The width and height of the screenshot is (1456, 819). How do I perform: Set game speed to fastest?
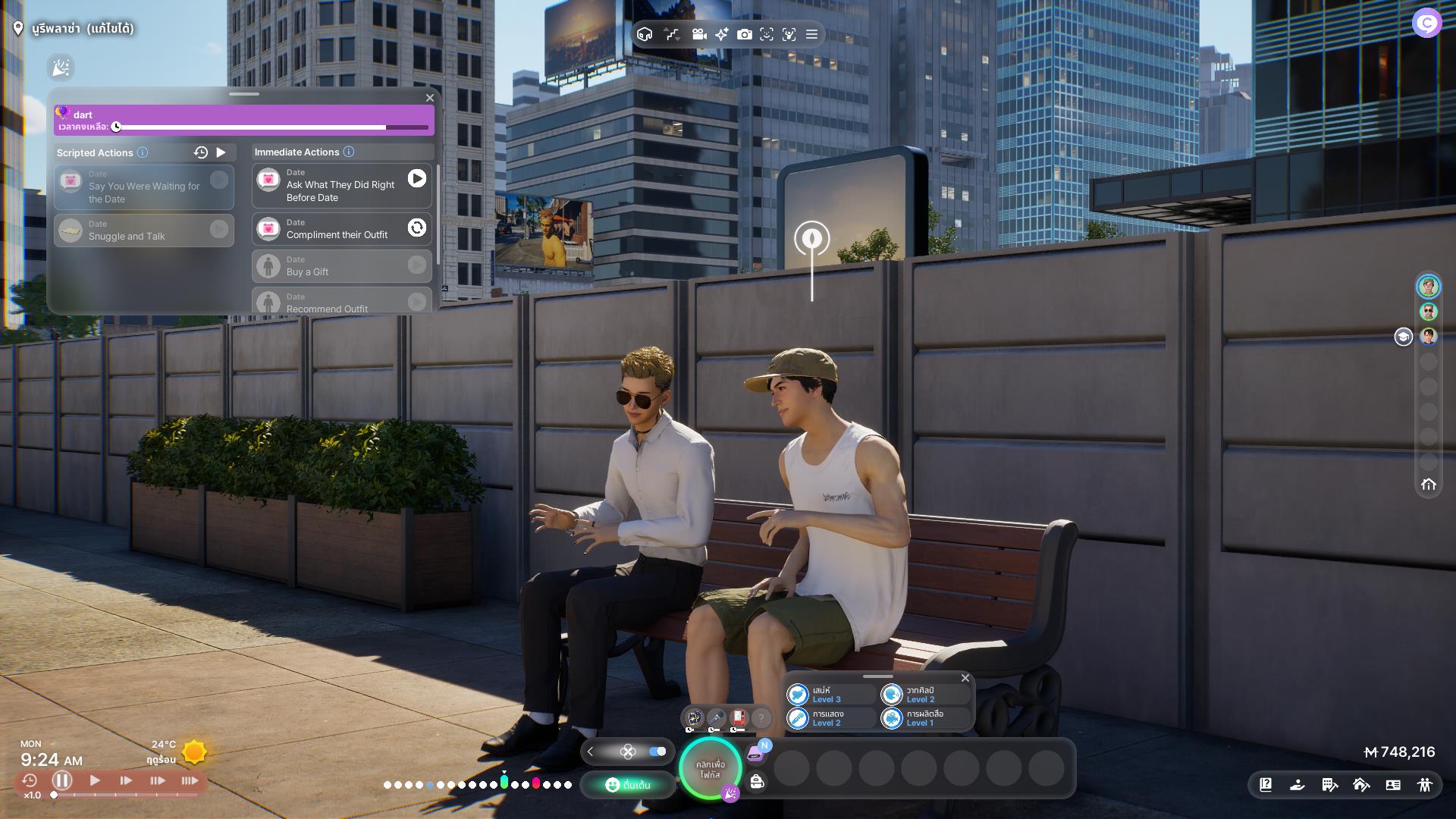(x=190, y=780)
